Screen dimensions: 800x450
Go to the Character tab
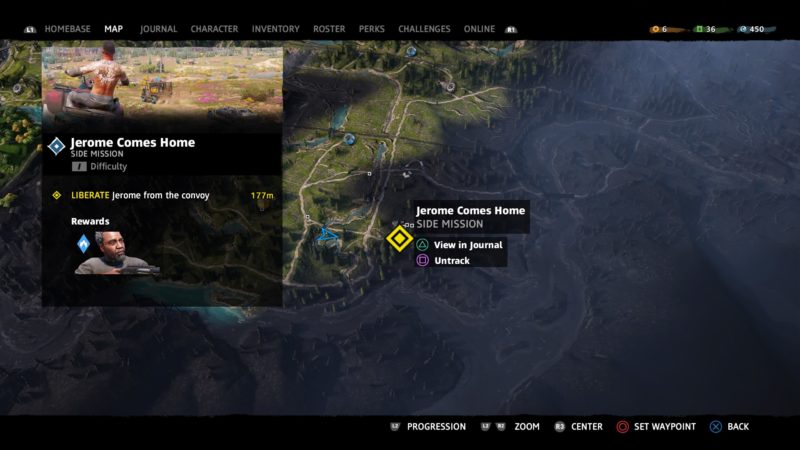point(214,29)
